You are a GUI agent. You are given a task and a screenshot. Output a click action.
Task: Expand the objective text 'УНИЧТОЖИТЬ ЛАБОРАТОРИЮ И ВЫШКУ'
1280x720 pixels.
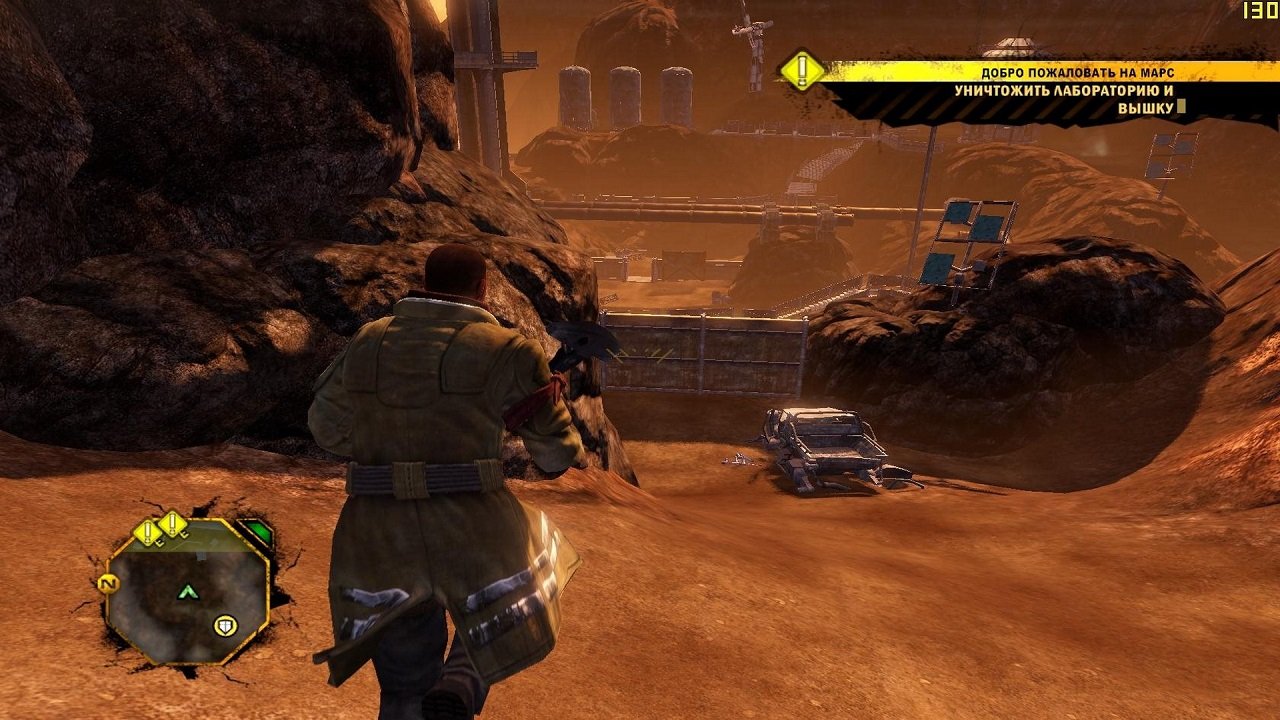(x=1065, y=90)
